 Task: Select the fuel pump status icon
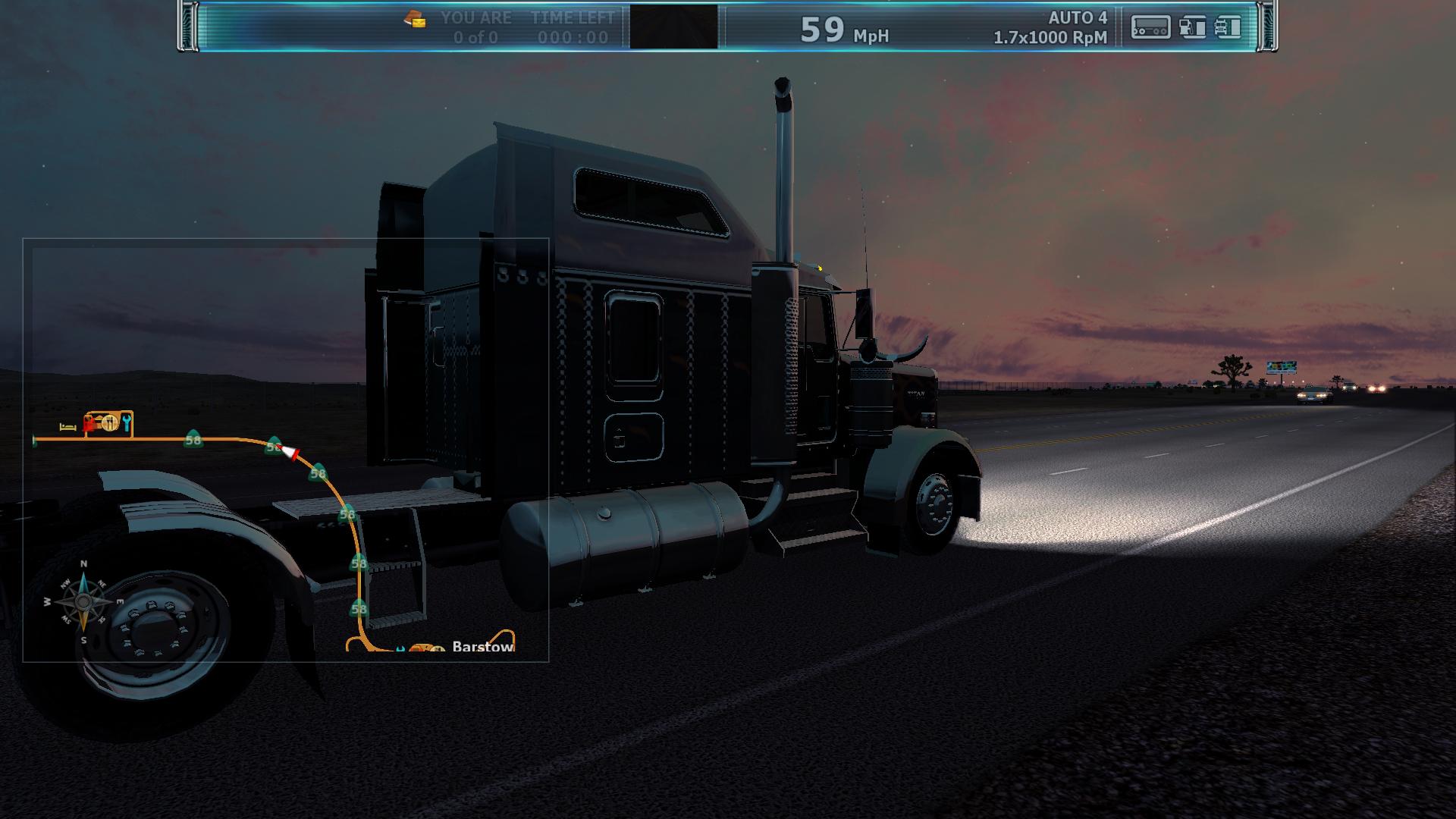point(1192,27)
